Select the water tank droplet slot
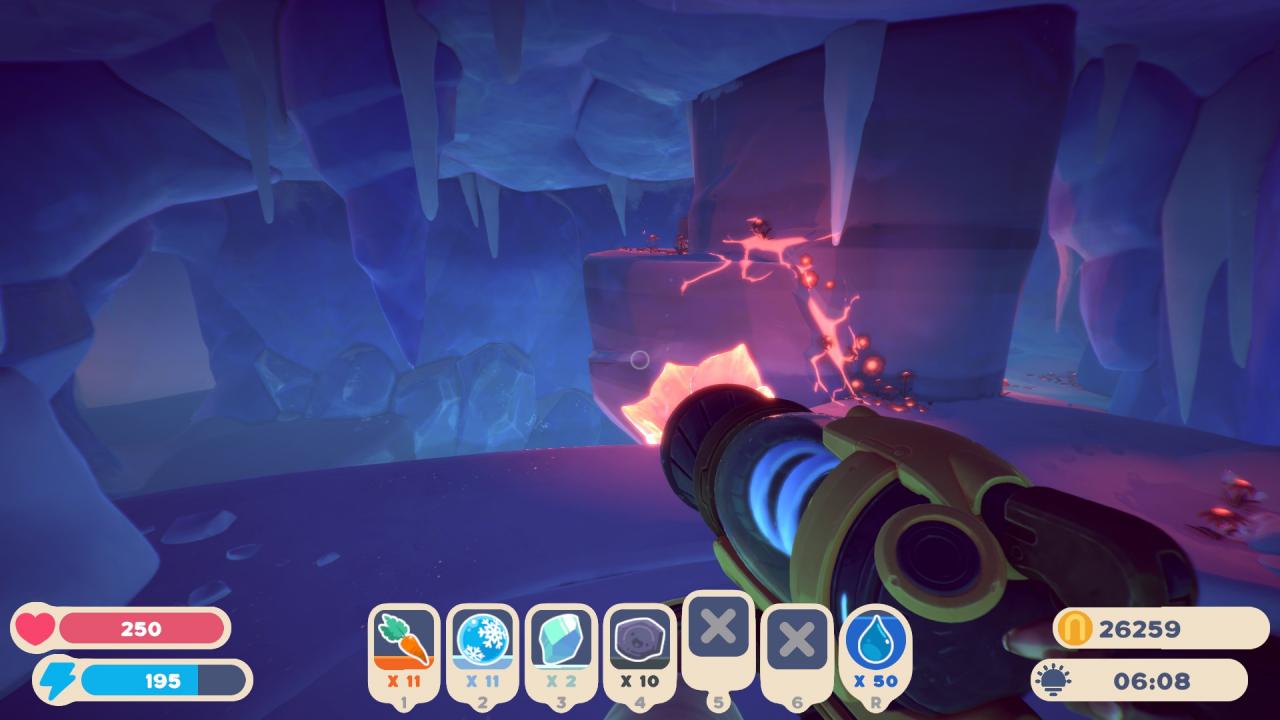Image resolution: width=1280 pixels, height=720 pixels. (x=876, y=642)
